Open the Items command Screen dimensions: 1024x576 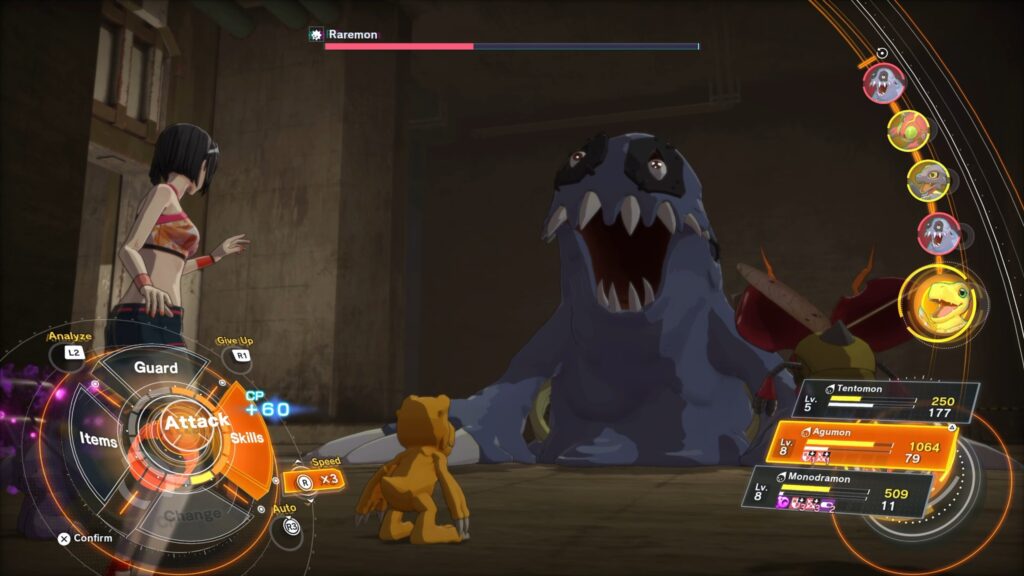(x=99, y=440)
